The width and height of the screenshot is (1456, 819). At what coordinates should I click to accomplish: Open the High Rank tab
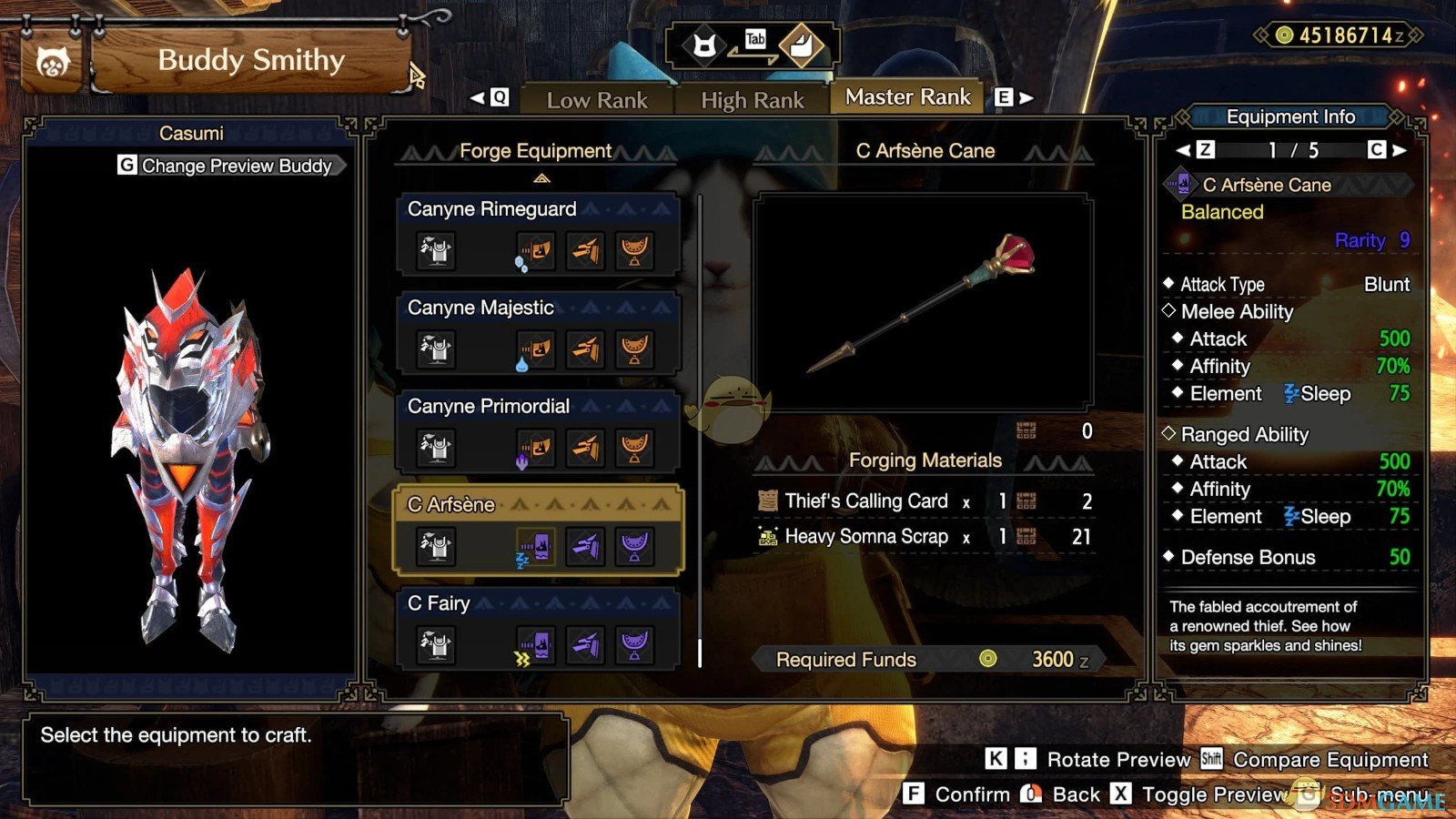click(752, 100)
